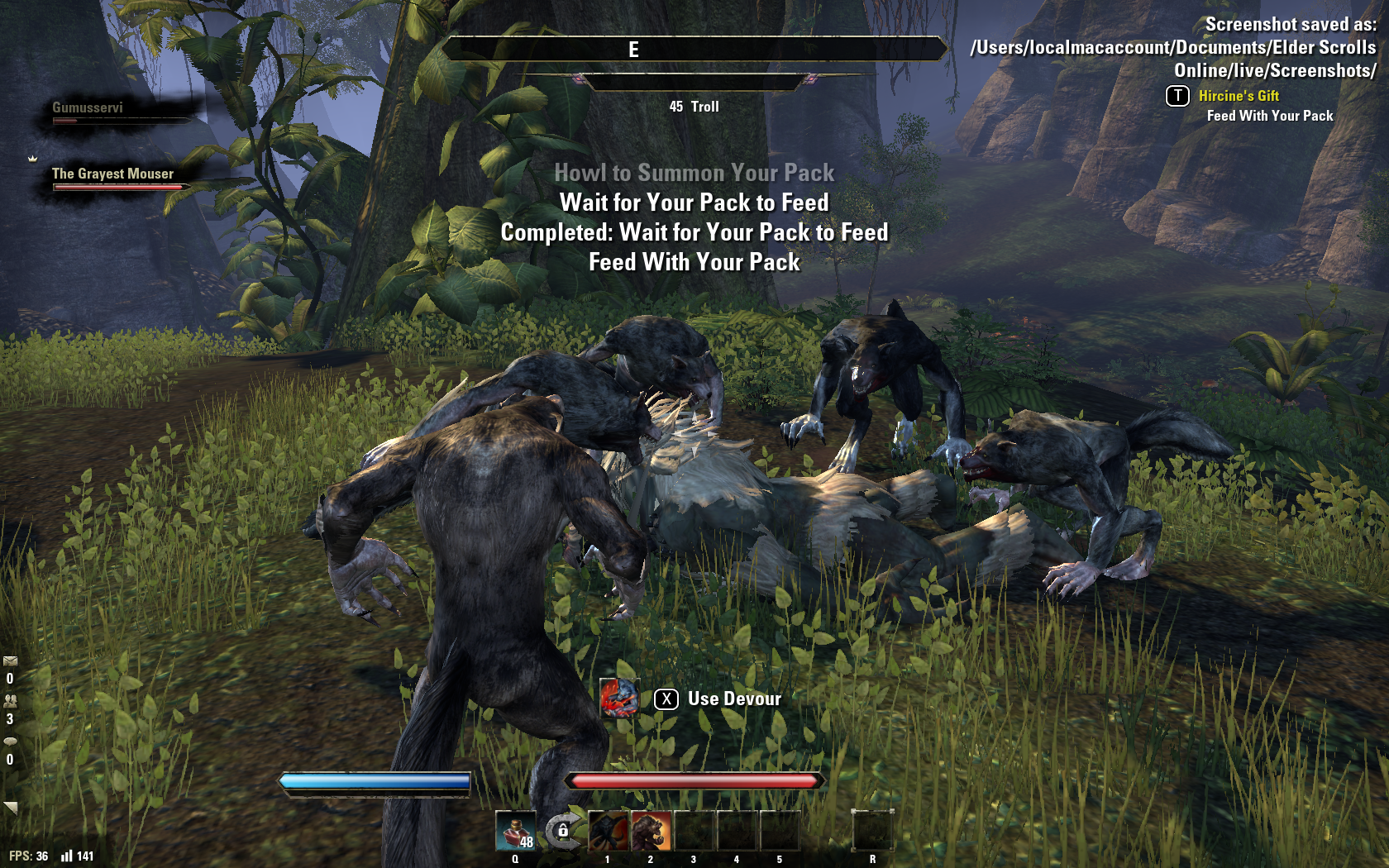The image size is (1389, 868).
Task: Activate the dark werewolf pounce ability
Action: (x=609, y=831)
